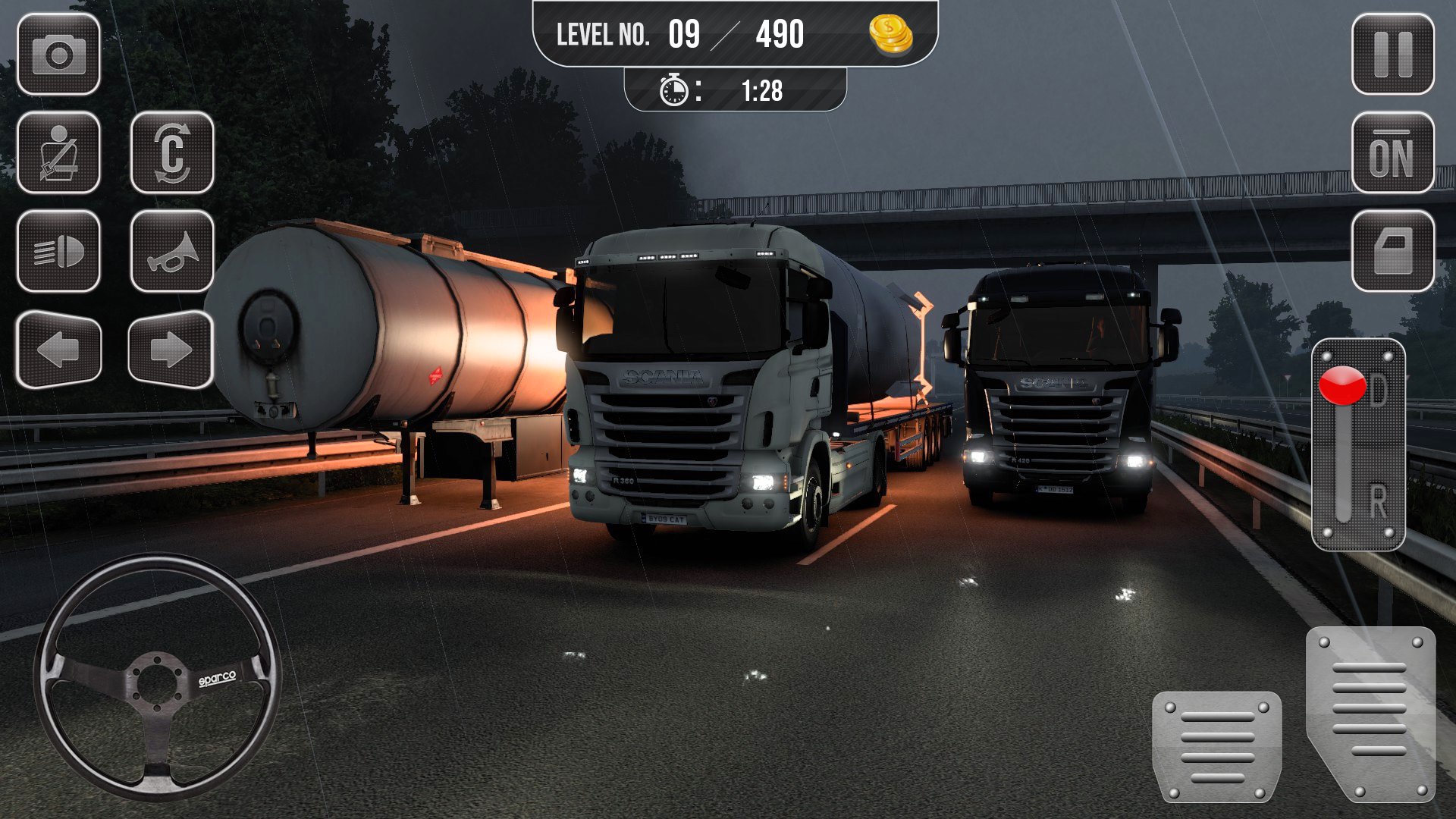Tap the camera view button

58,55
